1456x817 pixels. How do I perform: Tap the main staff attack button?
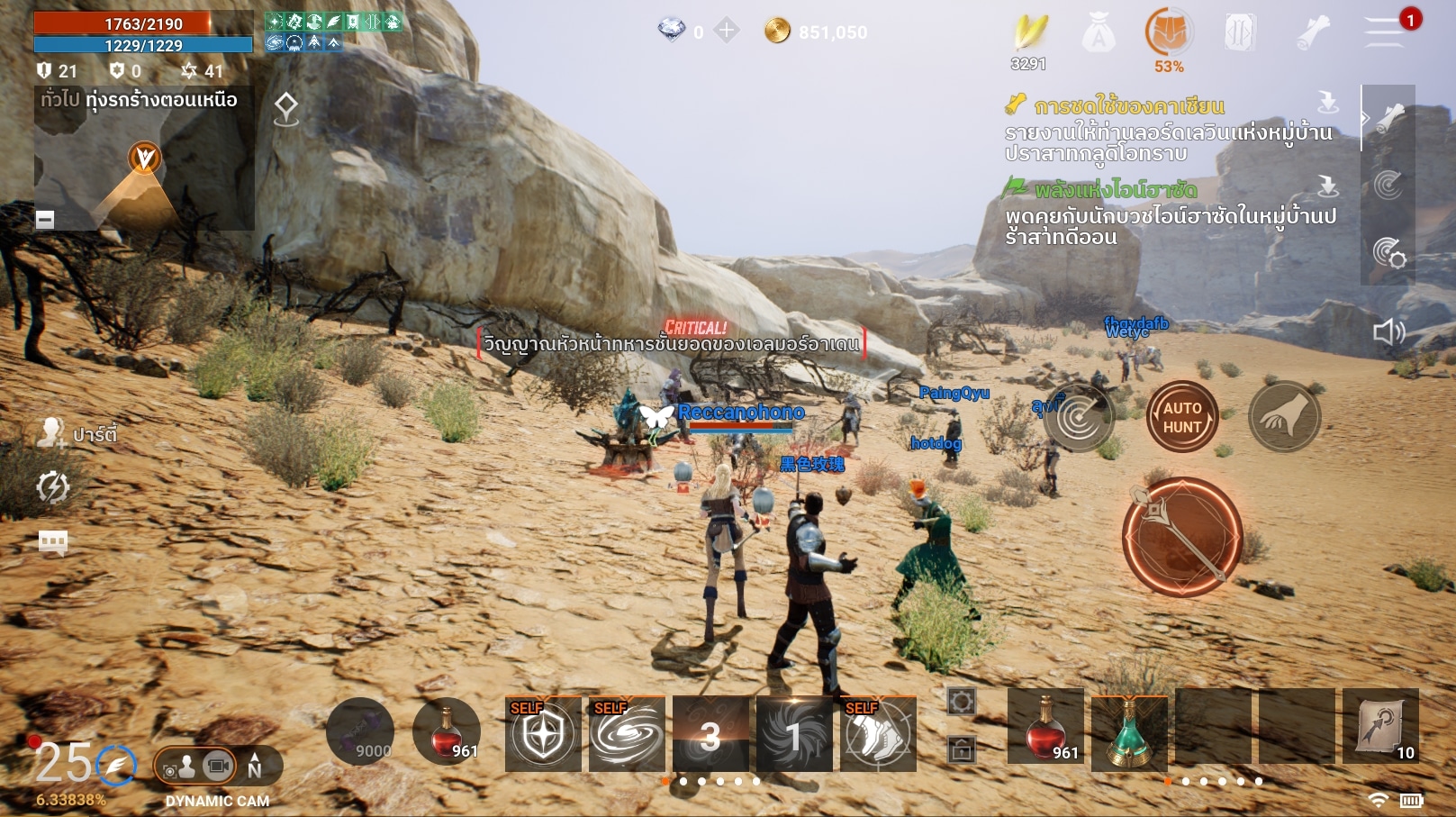(x=1181, y=537)
